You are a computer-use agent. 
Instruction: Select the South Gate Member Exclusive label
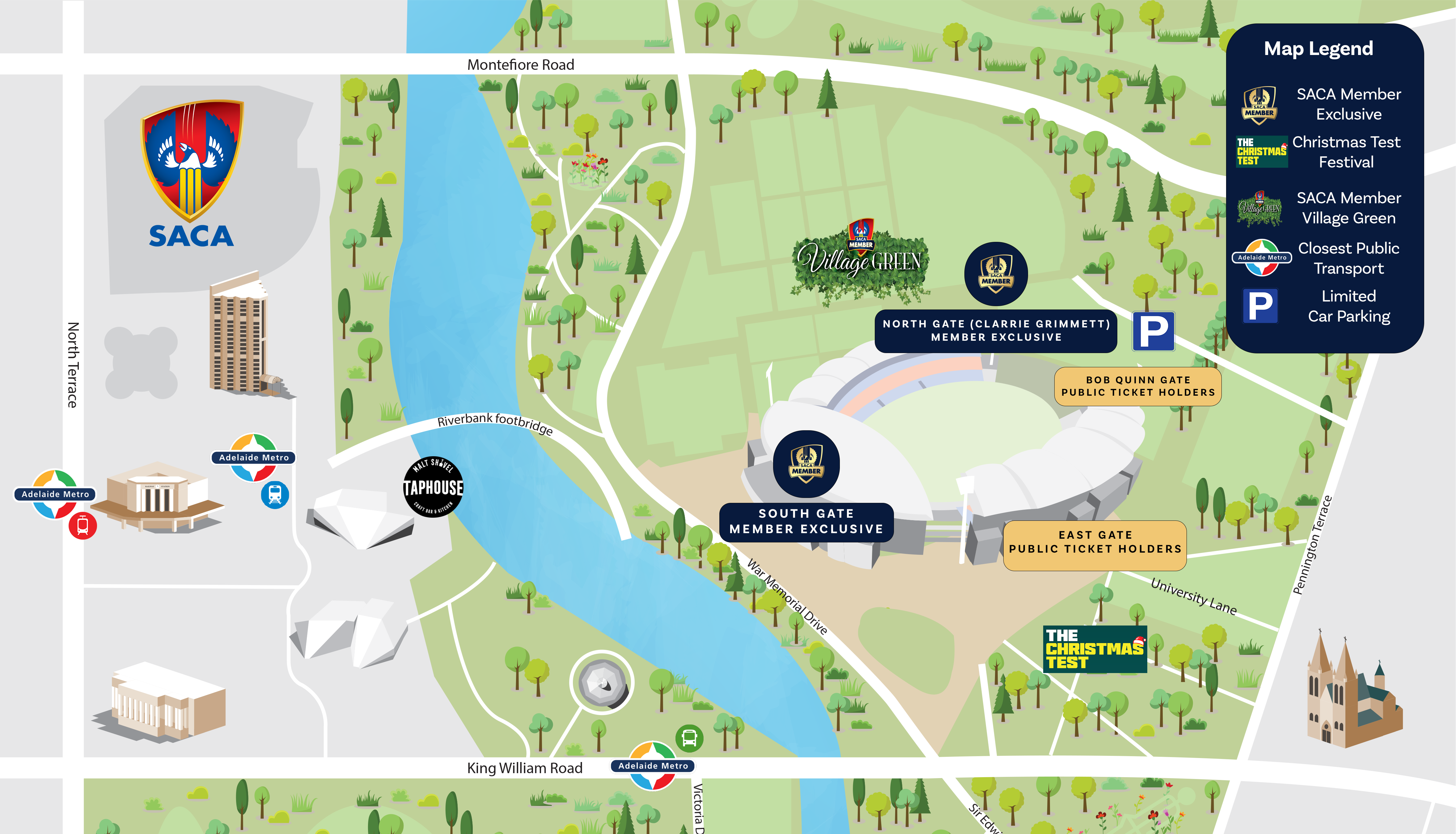(806, 521)
